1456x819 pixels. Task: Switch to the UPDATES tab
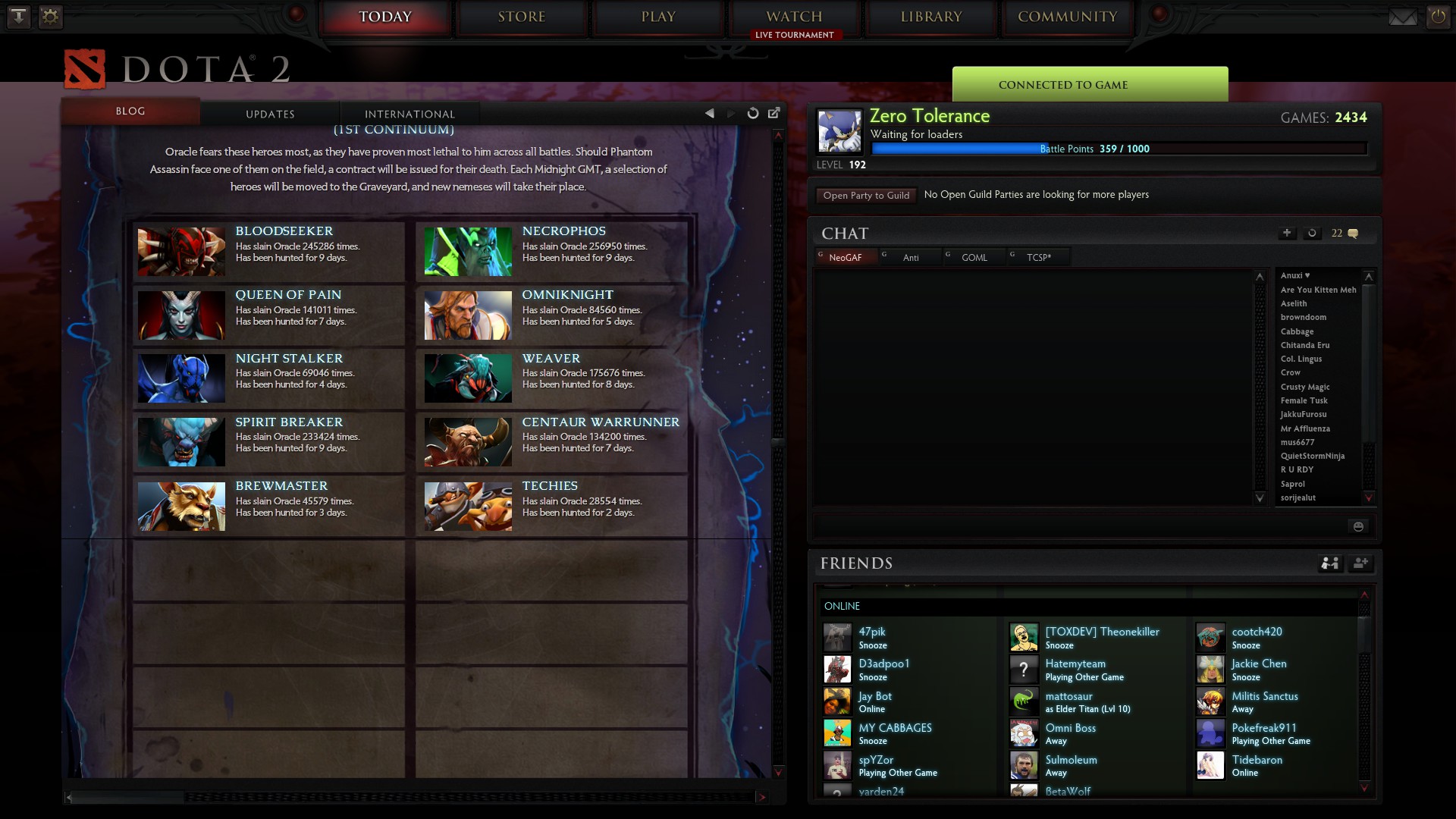[x=270, y=114]
